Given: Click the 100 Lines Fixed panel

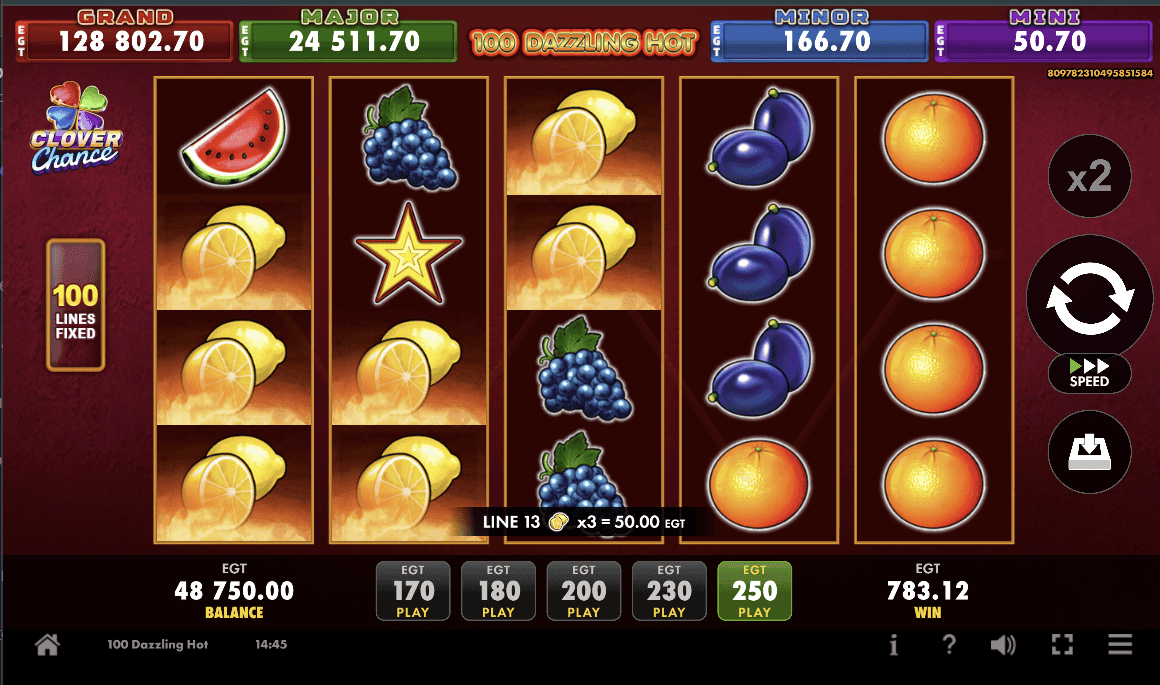Looking at the screenshot, I should click(x=76, y=305).
